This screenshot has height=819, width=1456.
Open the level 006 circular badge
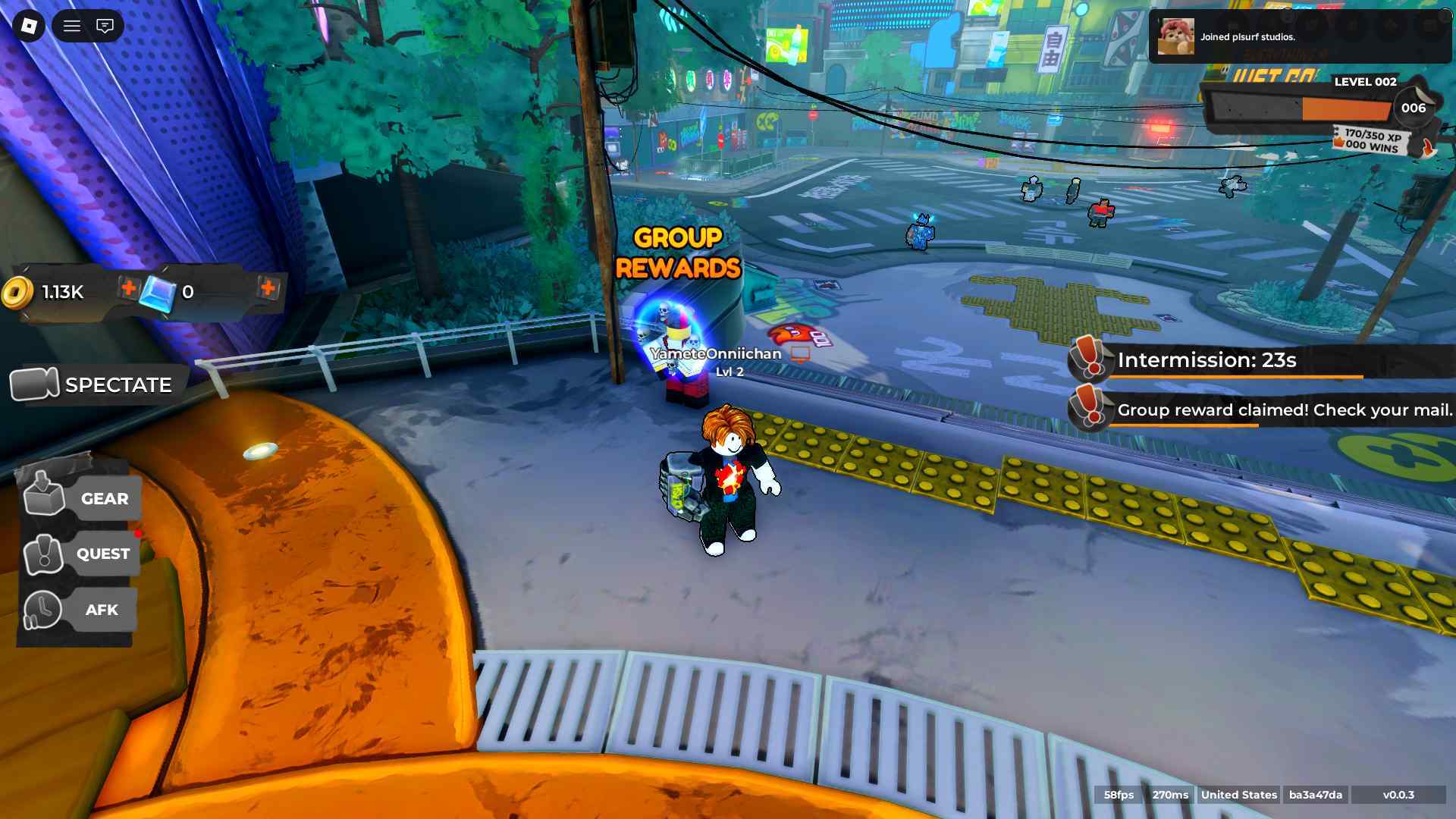pyautogui.click(x=1412, y=108)
